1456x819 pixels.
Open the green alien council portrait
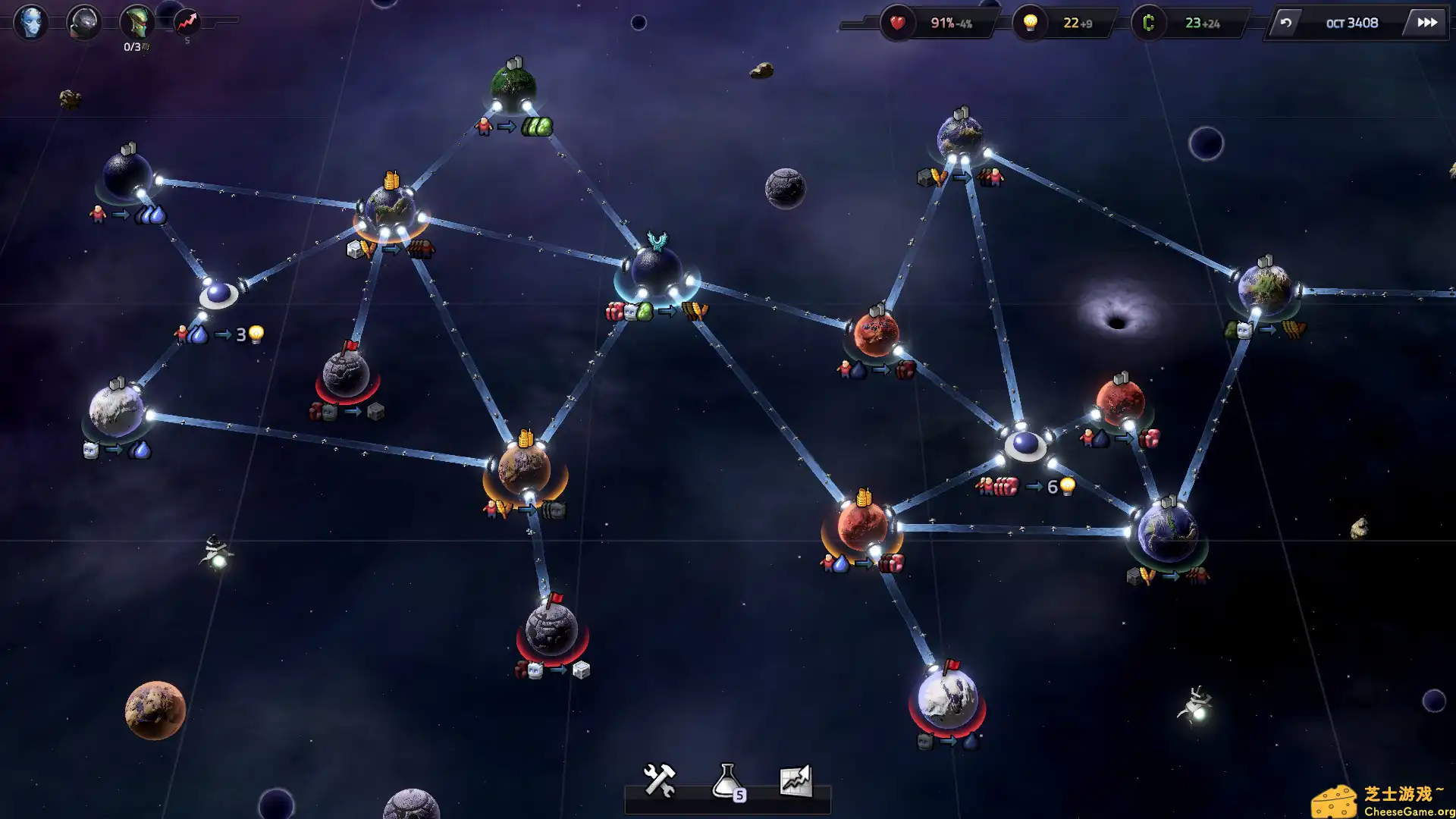[x=137, y=22]
